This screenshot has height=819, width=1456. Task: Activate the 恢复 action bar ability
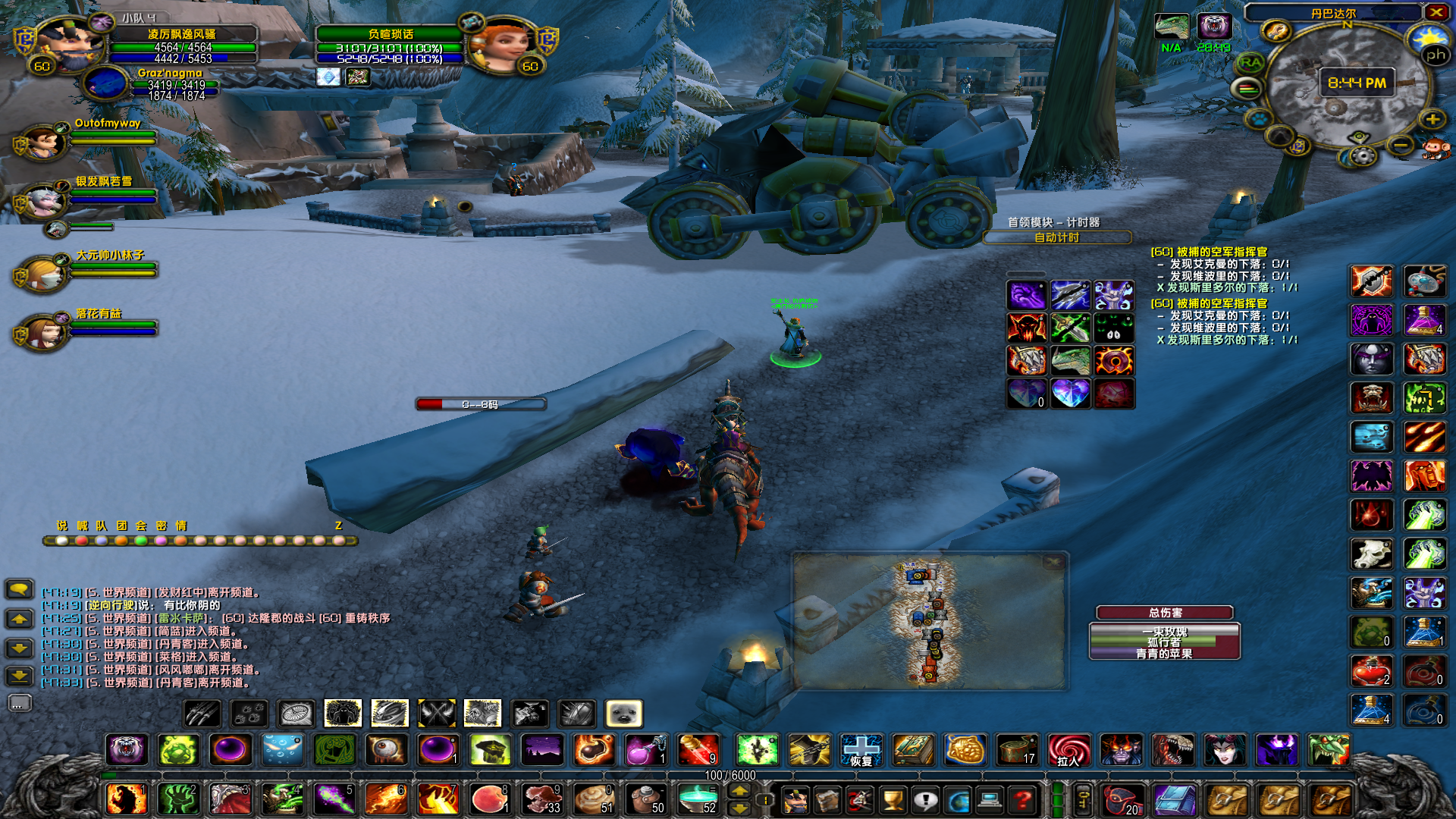[x=861, y=751]
